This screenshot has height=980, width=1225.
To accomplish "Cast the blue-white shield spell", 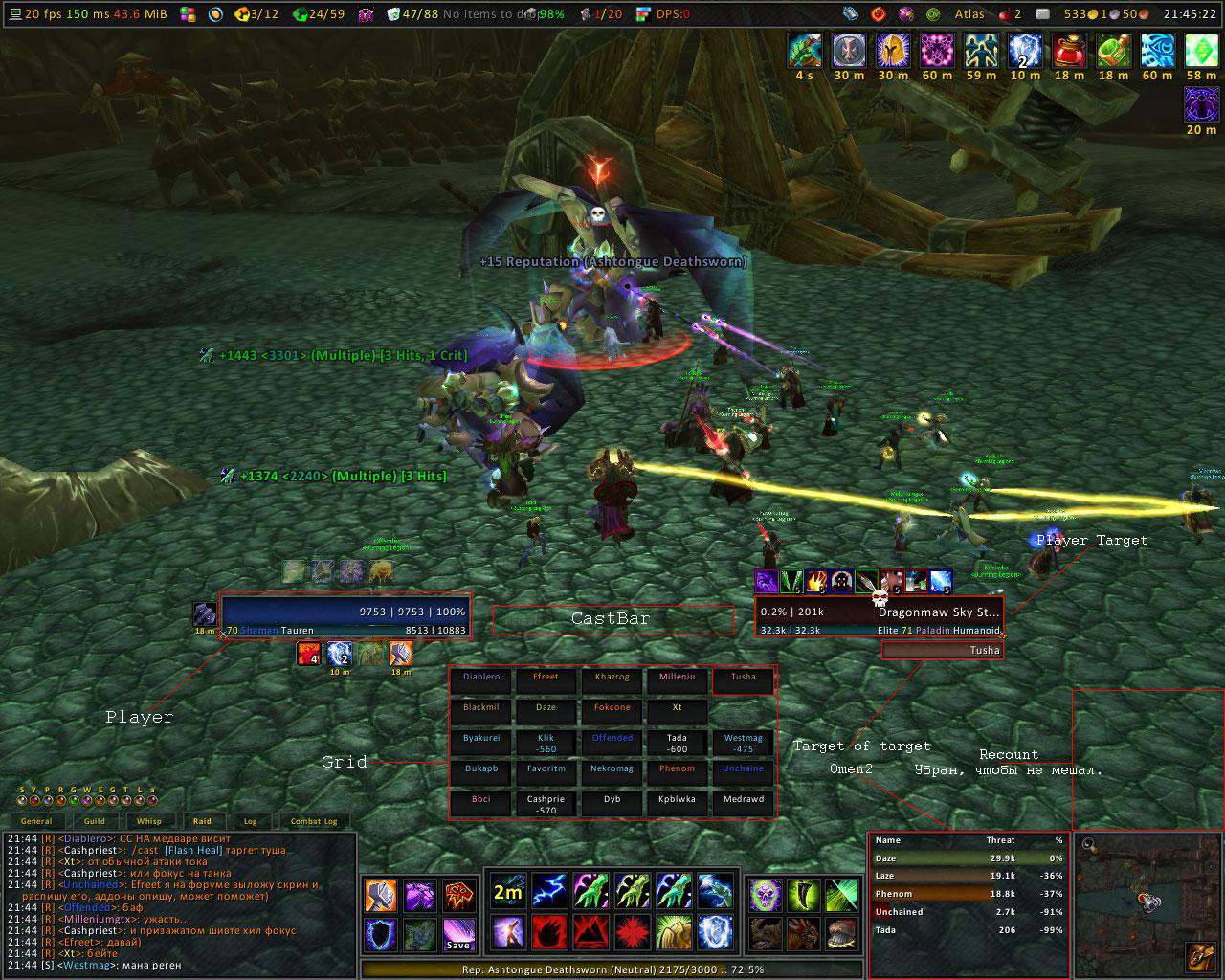I will pyautogui.click(x=714, y=930).
